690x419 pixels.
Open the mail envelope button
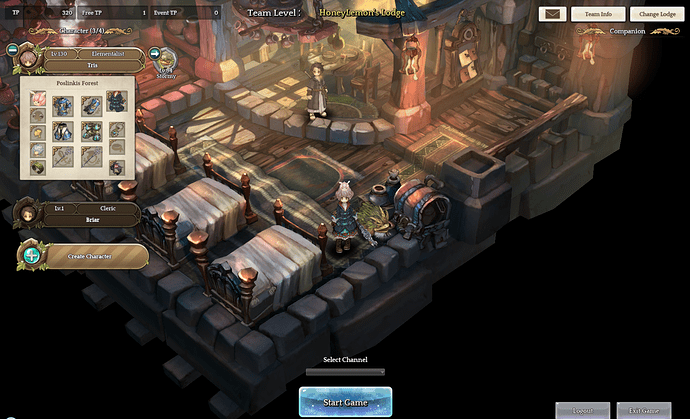tap(553, 14)
